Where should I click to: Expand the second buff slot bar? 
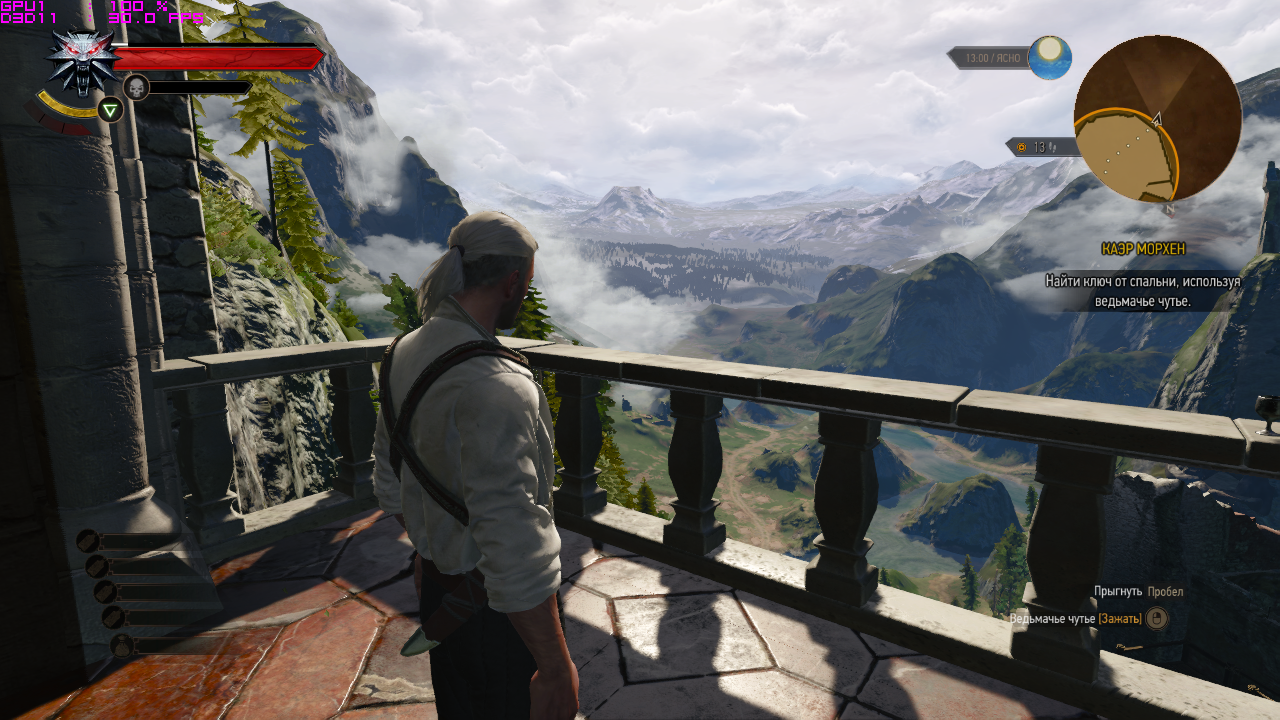coord(150,566)
